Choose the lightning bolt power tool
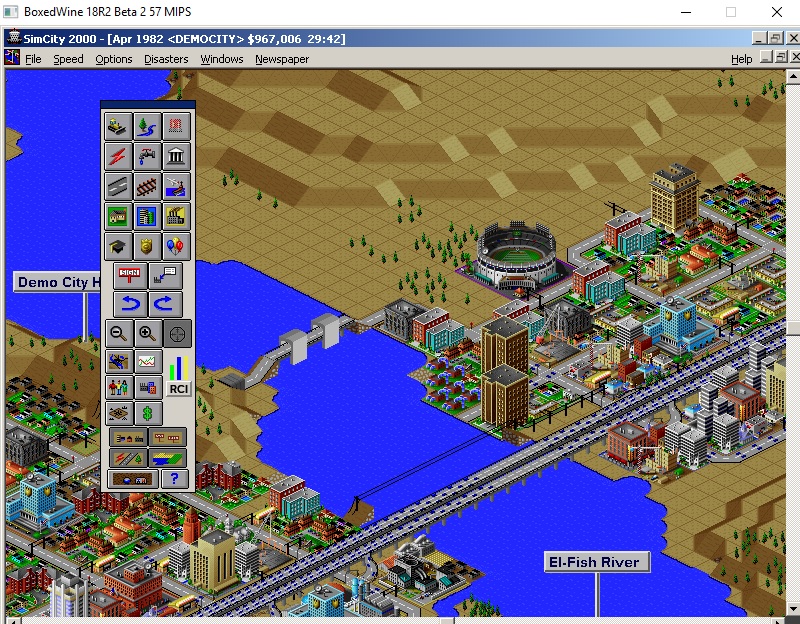This screenshot has width=800, height=624. click(118, 157)
